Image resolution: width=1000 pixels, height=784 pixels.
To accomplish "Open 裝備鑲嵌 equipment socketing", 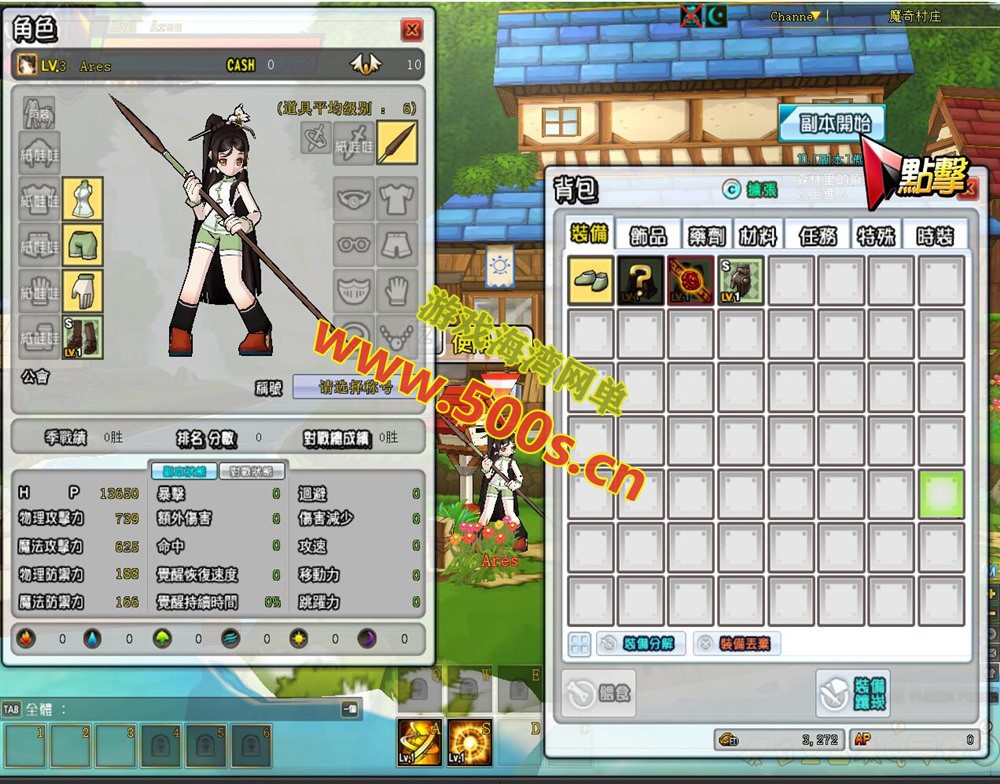I will pyautogui.click(x=853, y=693).
